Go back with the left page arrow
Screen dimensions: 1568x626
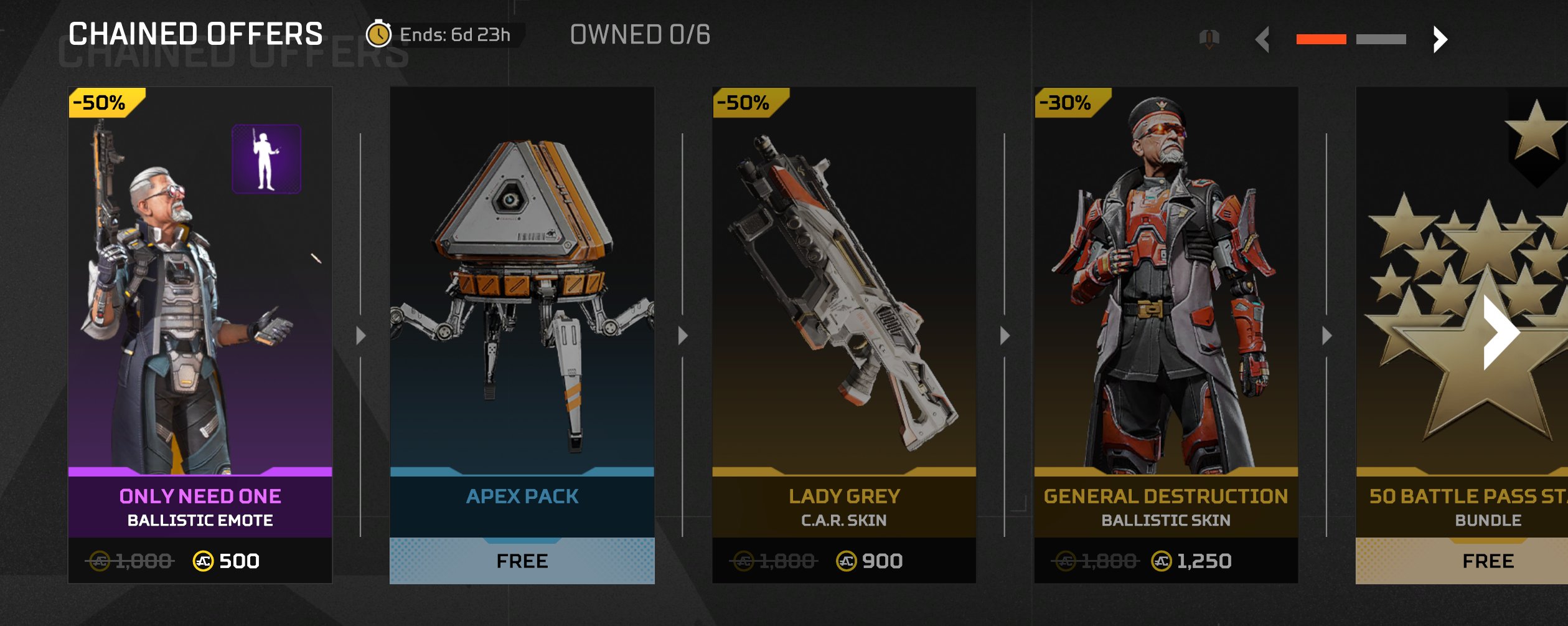point(1263,40)
